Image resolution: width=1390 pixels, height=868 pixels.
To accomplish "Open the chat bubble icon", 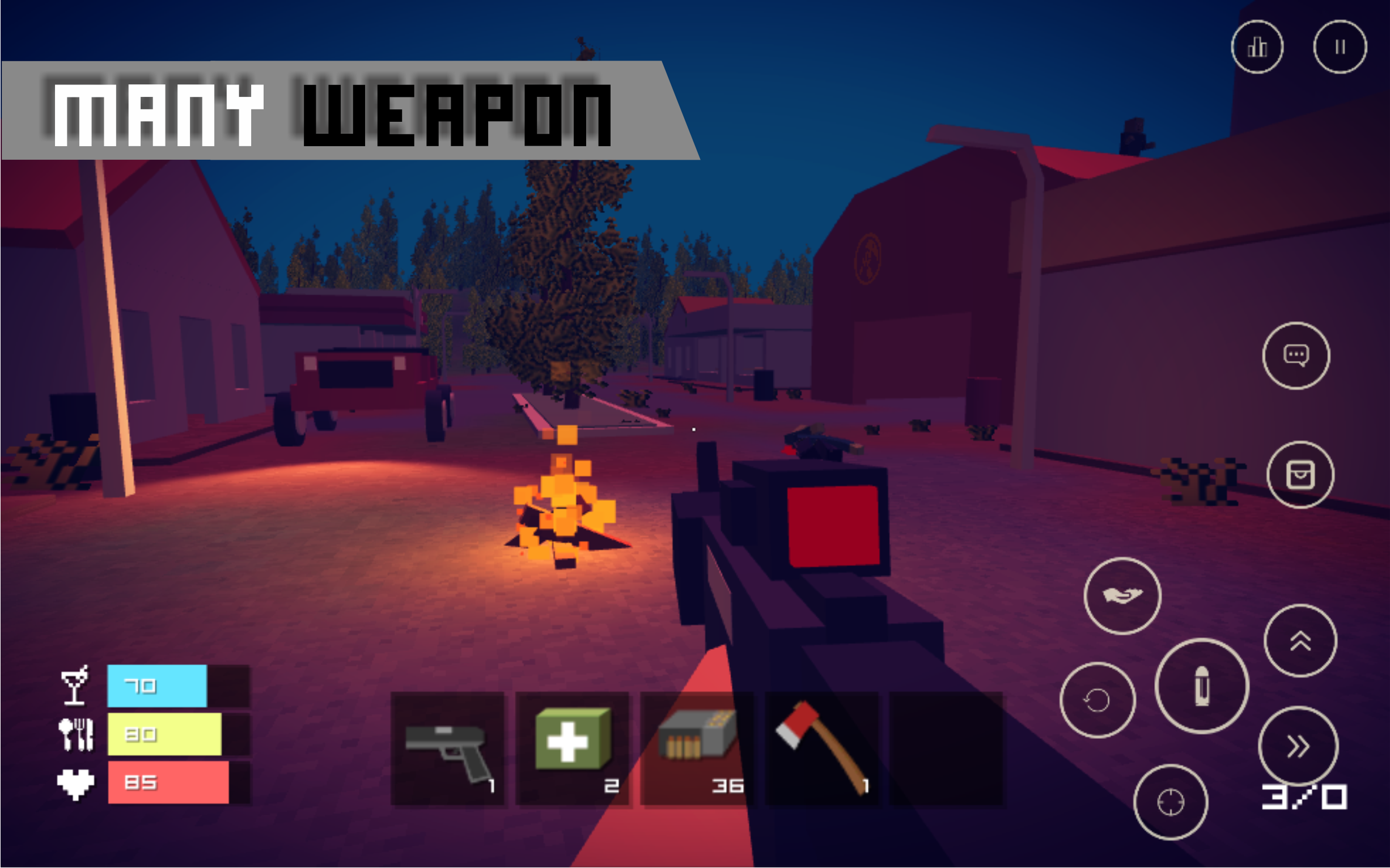I will (1297, 355).
